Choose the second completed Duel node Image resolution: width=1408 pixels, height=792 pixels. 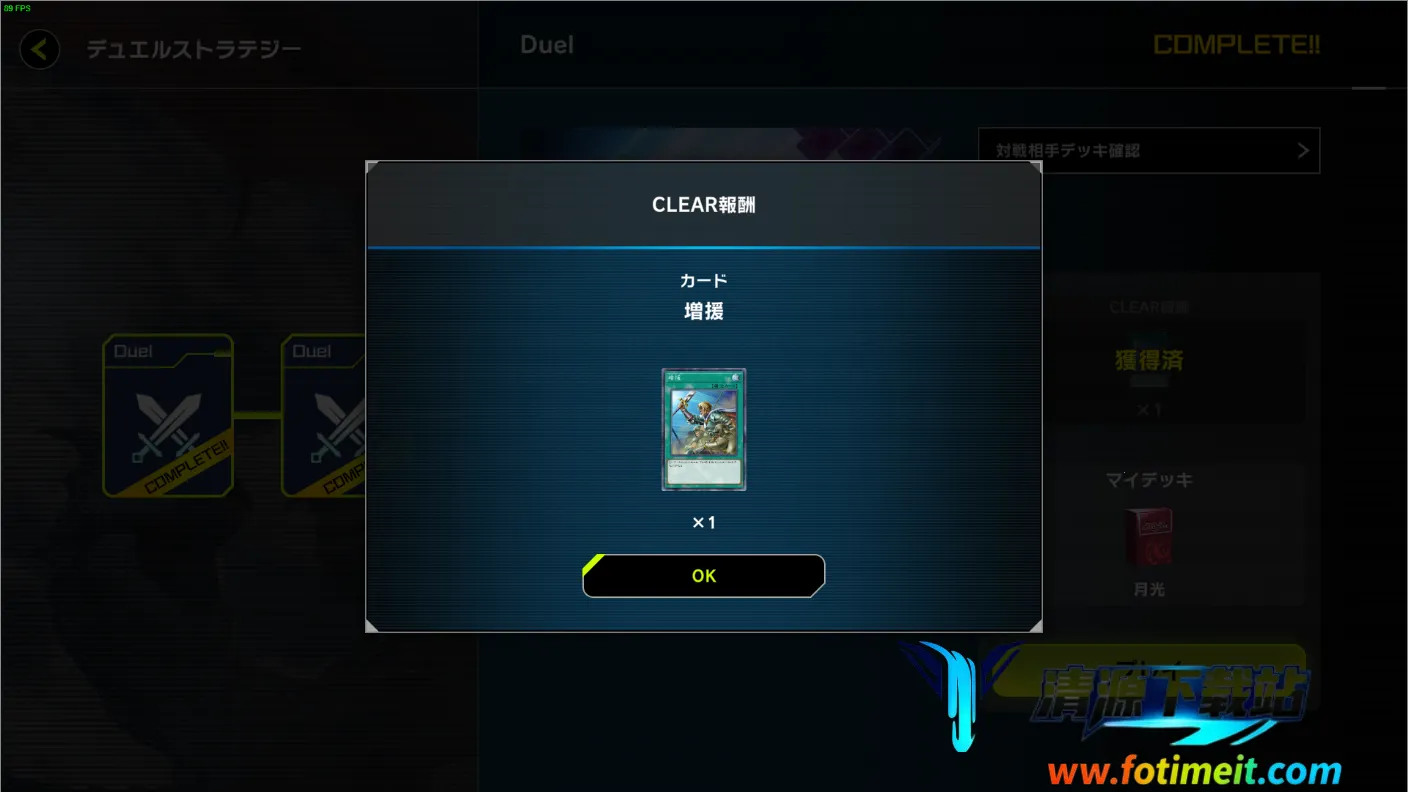point(324,416)
